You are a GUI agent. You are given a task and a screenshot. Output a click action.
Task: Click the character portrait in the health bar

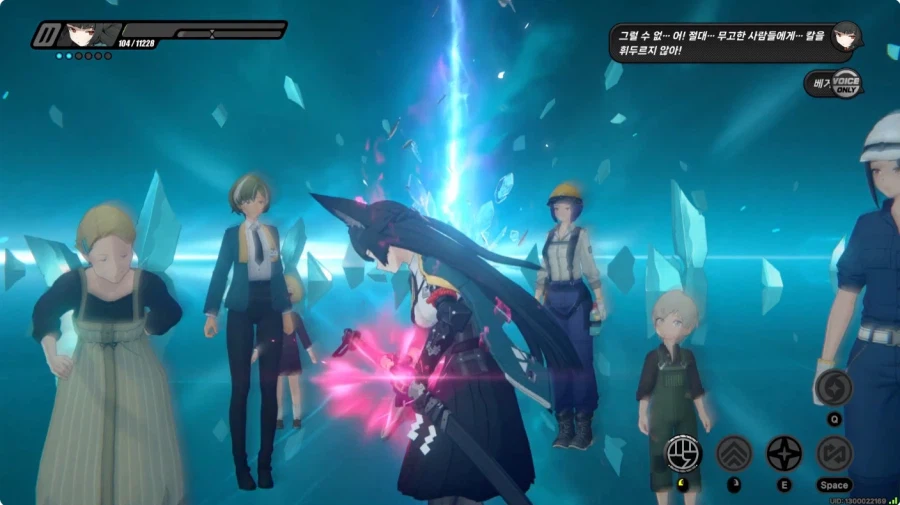(75, 36)
